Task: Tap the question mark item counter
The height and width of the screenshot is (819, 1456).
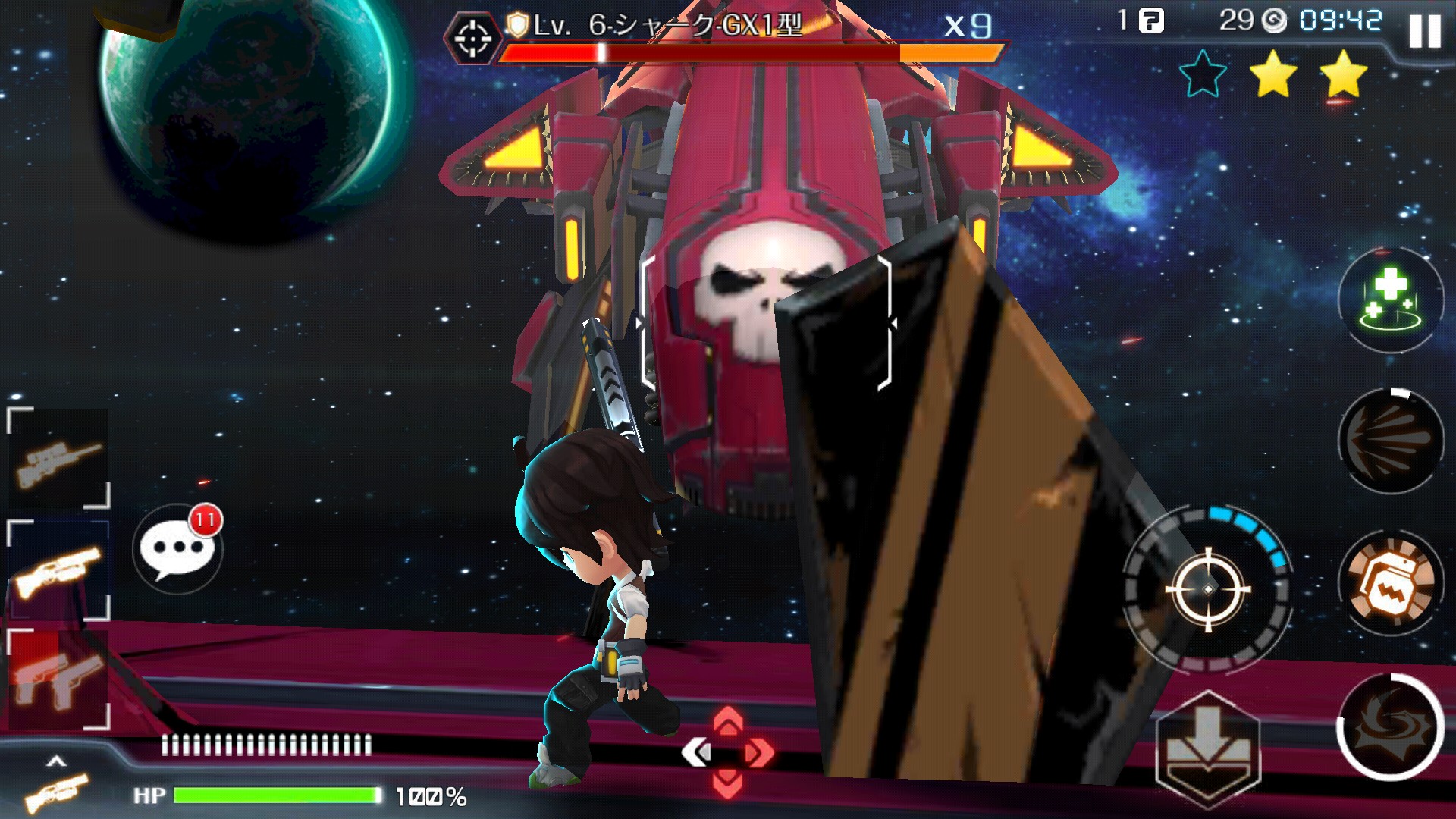Action: [1150, 20]
